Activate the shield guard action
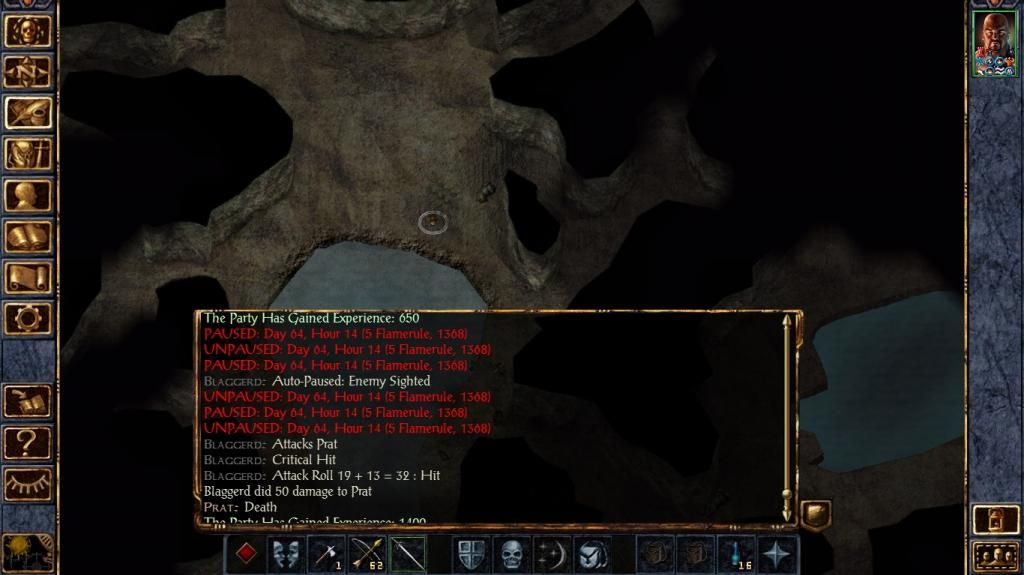This screenshot has width=1024, height=575. [x=471, y=553]
